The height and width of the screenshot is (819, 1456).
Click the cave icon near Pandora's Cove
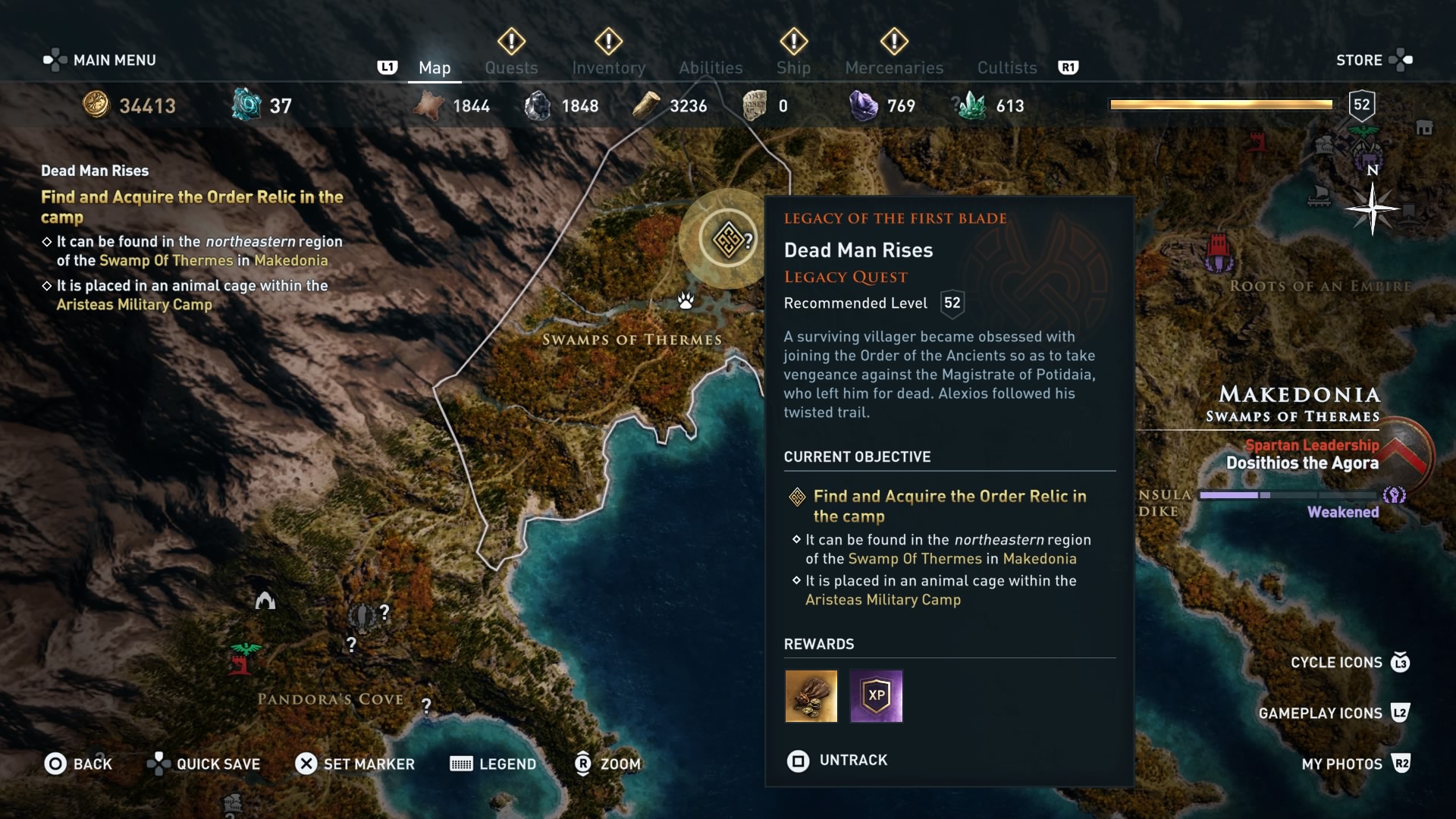click(x=265, y=600)
